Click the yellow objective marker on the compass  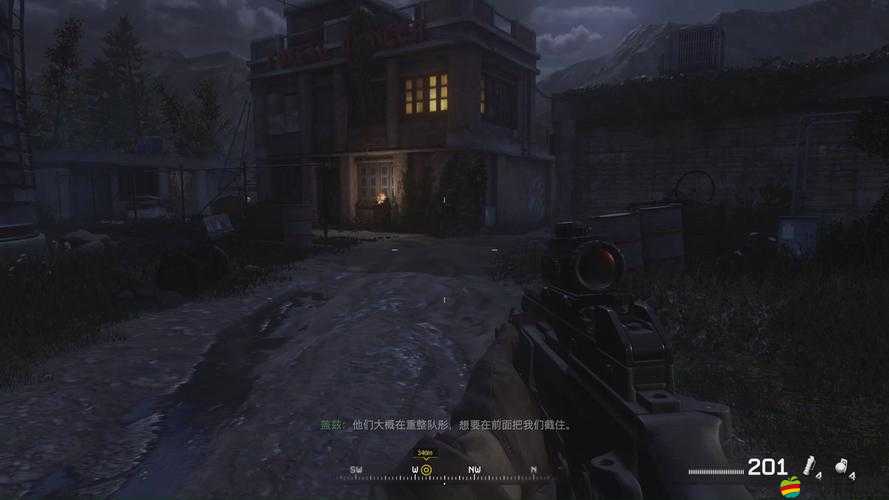[425, 469]
